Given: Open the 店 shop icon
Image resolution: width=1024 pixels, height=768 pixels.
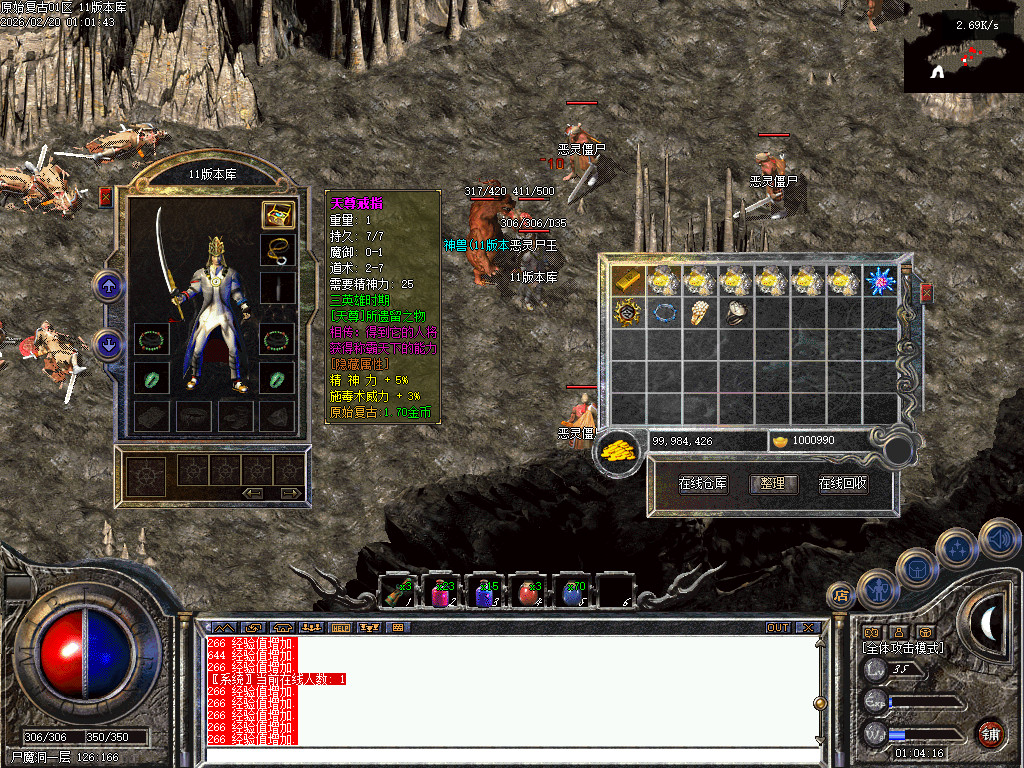Looking at the screenshot, I should click(x=840, y=597).
